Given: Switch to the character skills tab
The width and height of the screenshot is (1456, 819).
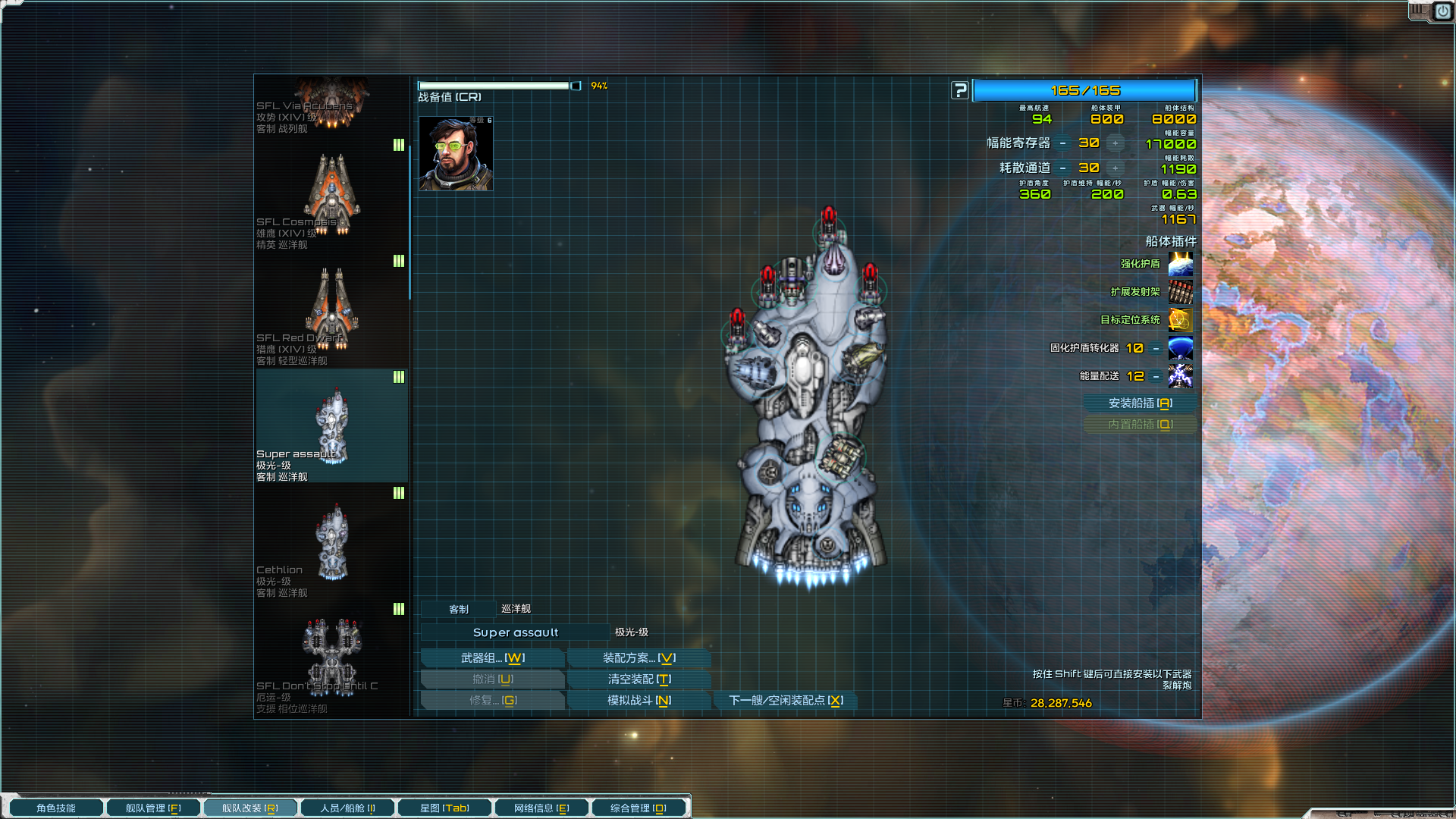Looking at the screenshot, I should (x=56, y=808).
